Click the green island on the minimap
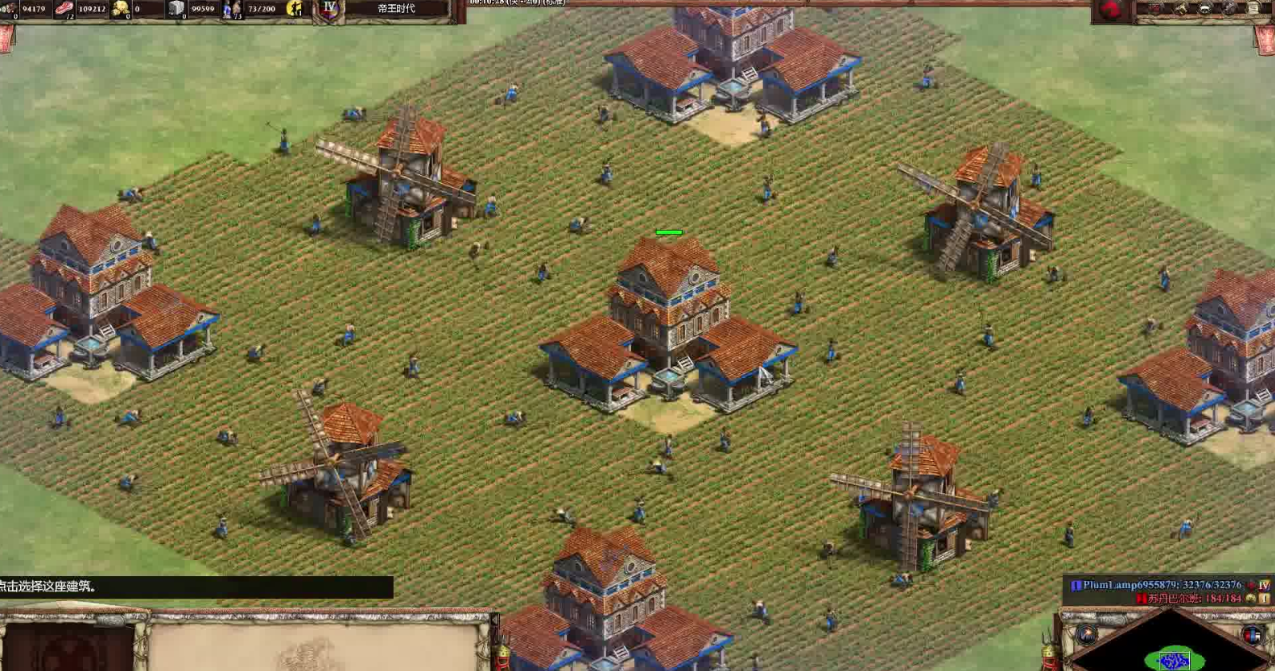 click(1174, 658)
